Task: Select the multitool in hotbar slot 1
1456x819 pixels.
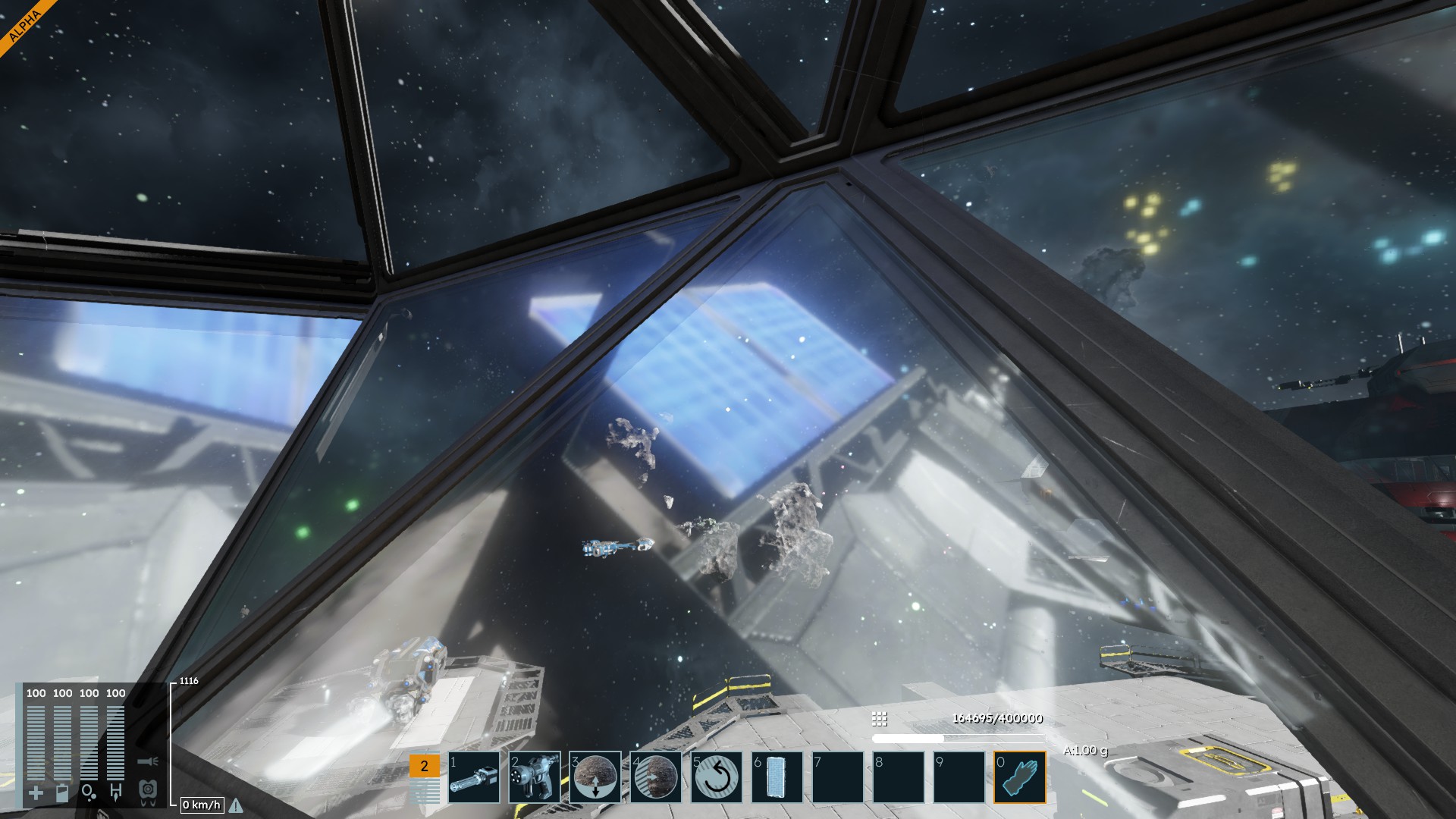Action: (x=474, y=777)
